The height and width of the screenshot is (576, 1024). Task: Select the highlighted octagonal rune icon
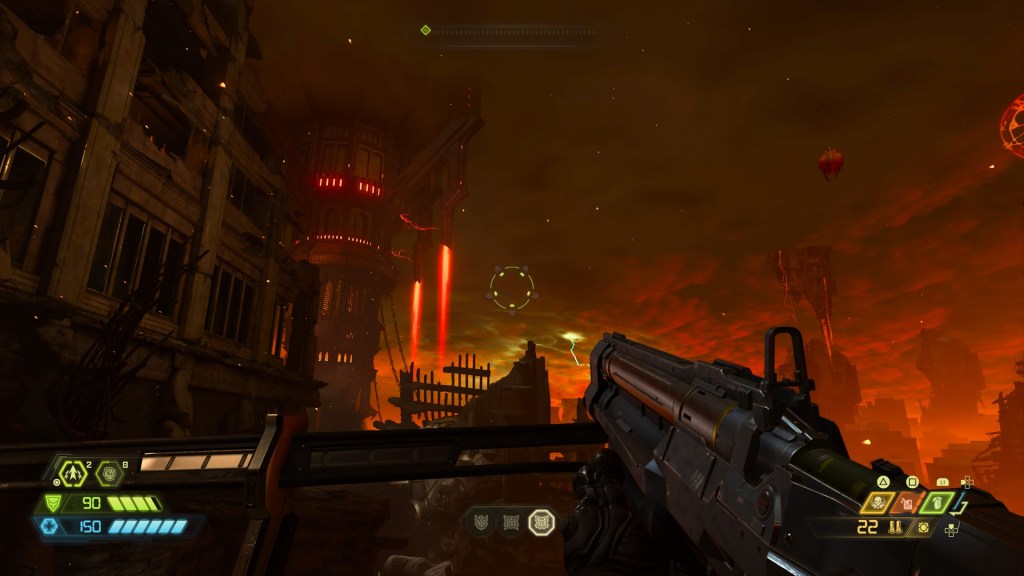pos(540,521)
